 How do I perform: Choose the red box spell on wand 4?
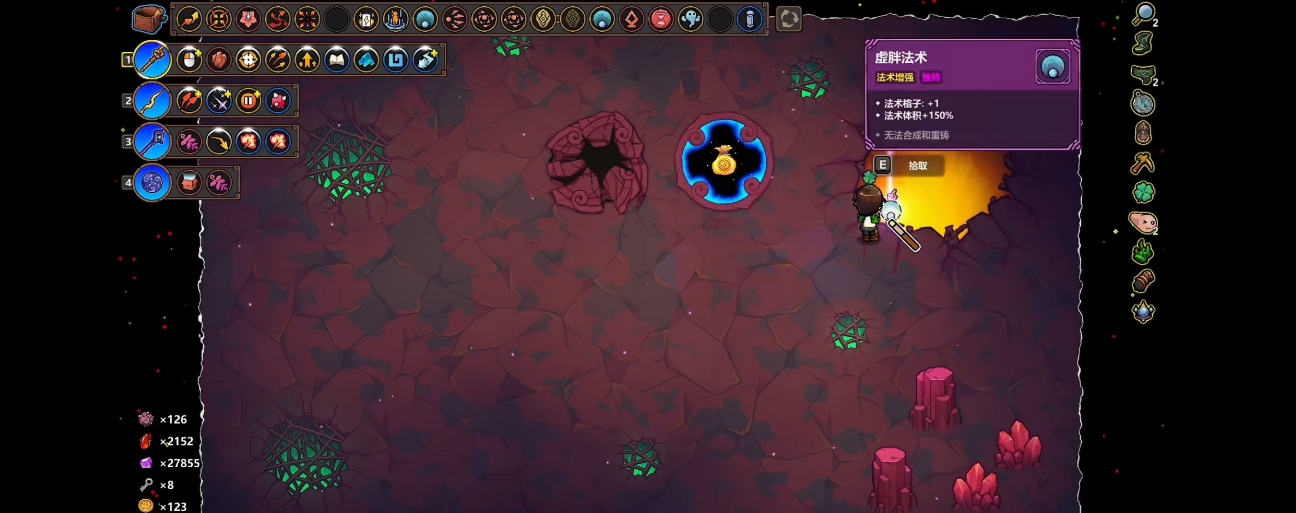point(189,183)
